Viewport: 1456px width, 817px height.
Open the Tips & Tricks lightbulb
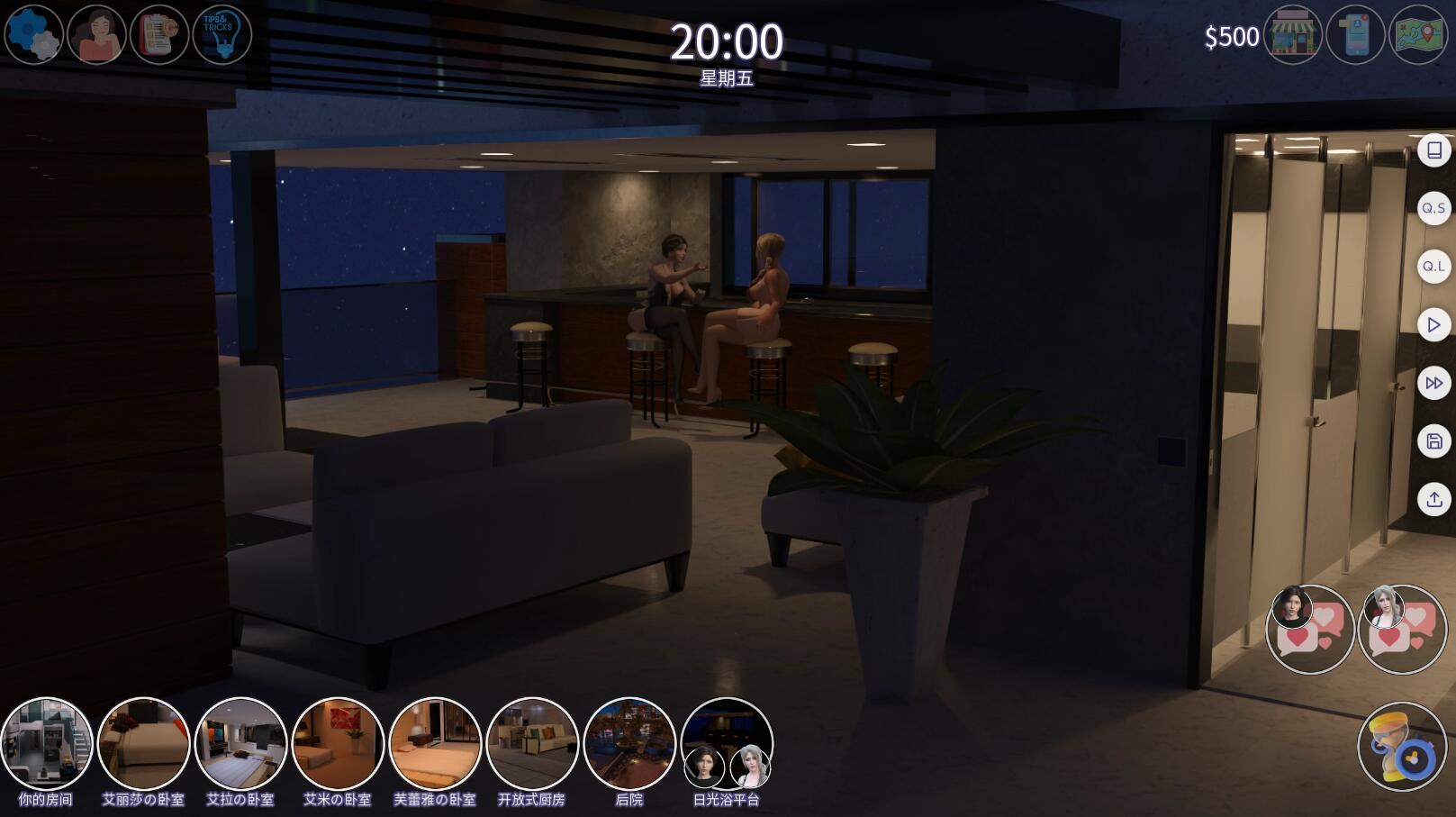222,35
